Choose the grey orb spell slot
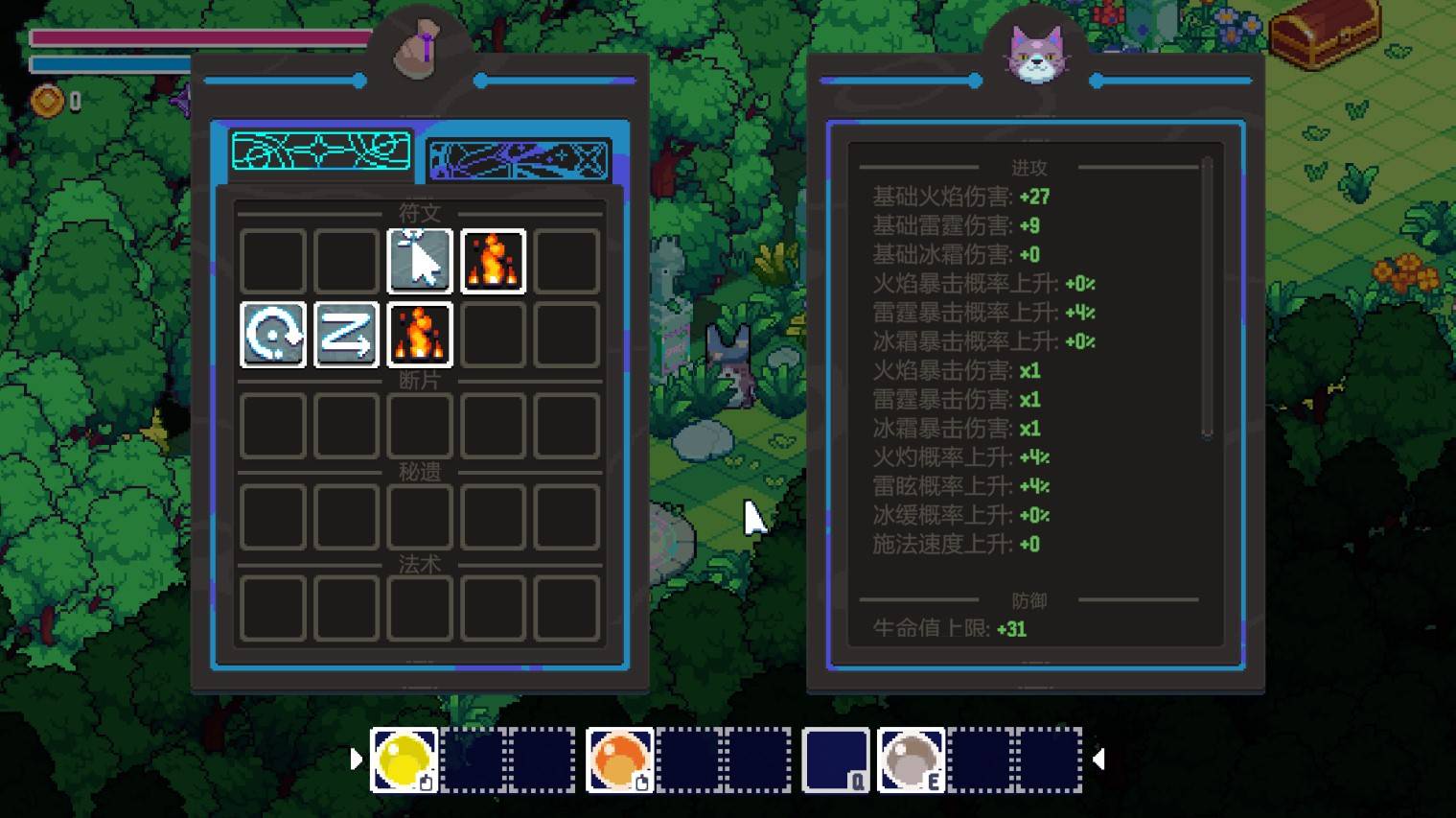Screen dimensions: 1456x818 [x=911, y=760]
